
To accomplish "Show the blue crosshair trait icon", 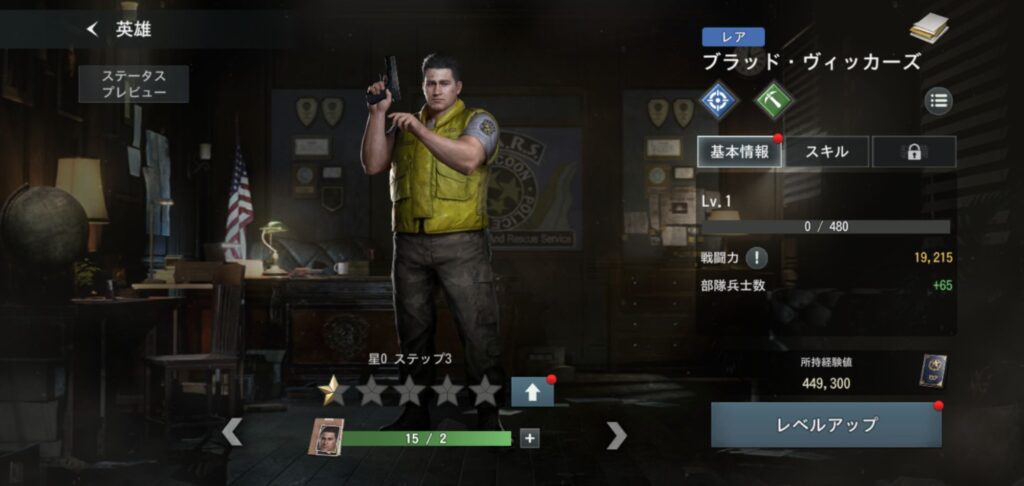I will pos(719,100).
